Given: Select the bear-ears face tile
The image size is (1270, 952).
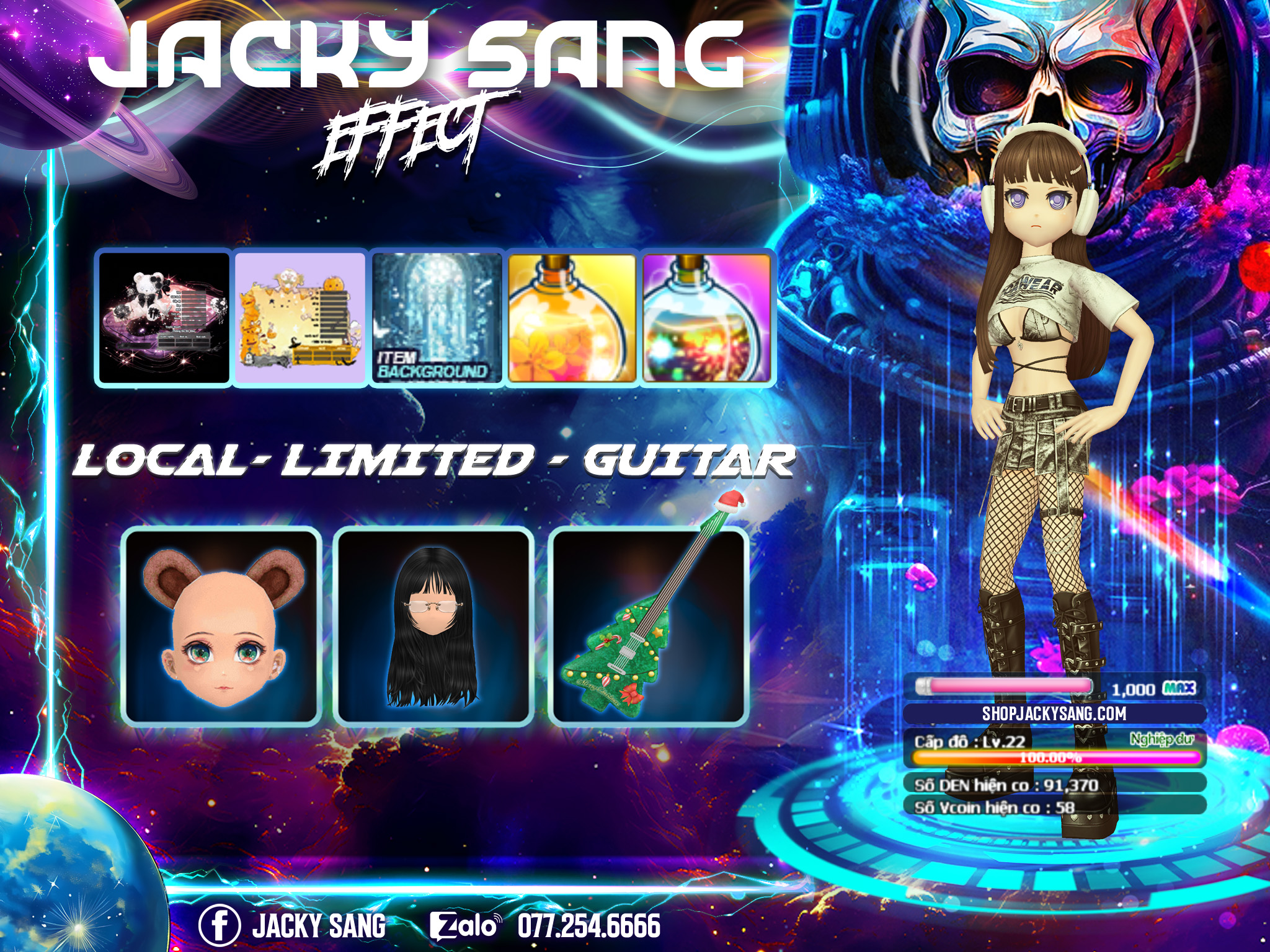Looking at the screenshot, I should pyautogui.click(x=221, y=626).
